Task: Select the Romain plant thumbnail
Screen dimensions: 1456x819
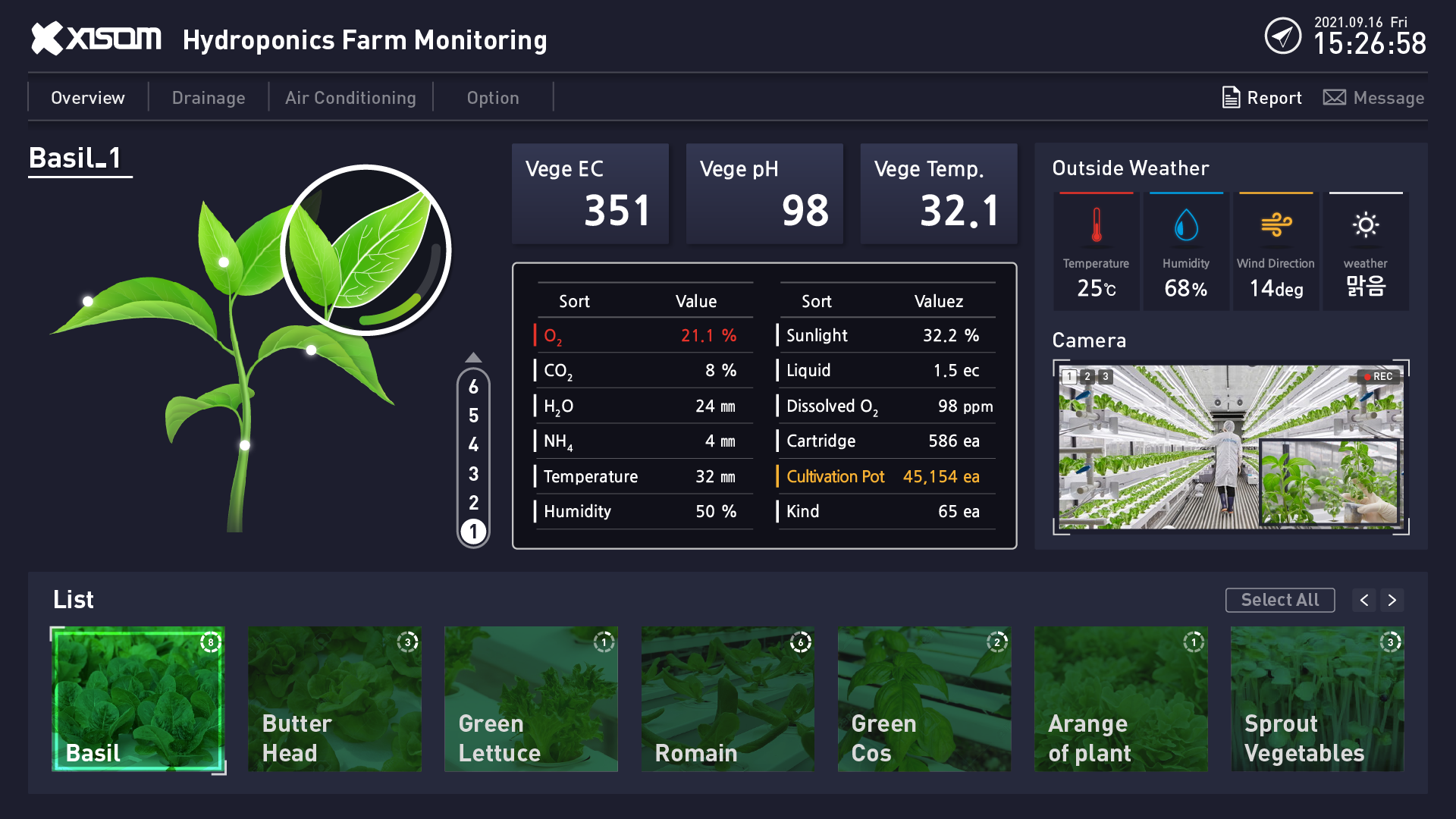Action: point(726,699)
